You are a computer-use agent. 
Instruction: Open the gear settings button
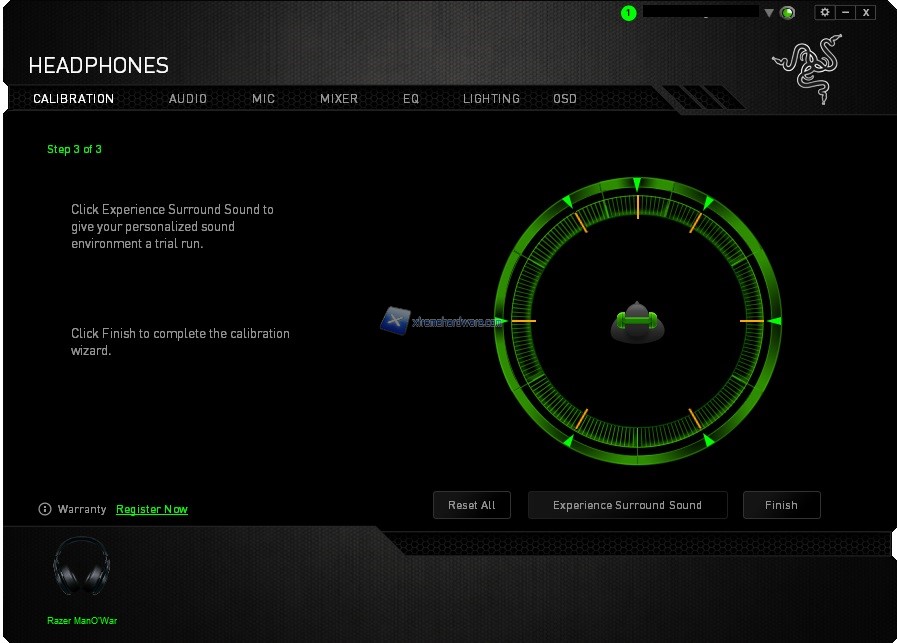(x=825, y=12)
